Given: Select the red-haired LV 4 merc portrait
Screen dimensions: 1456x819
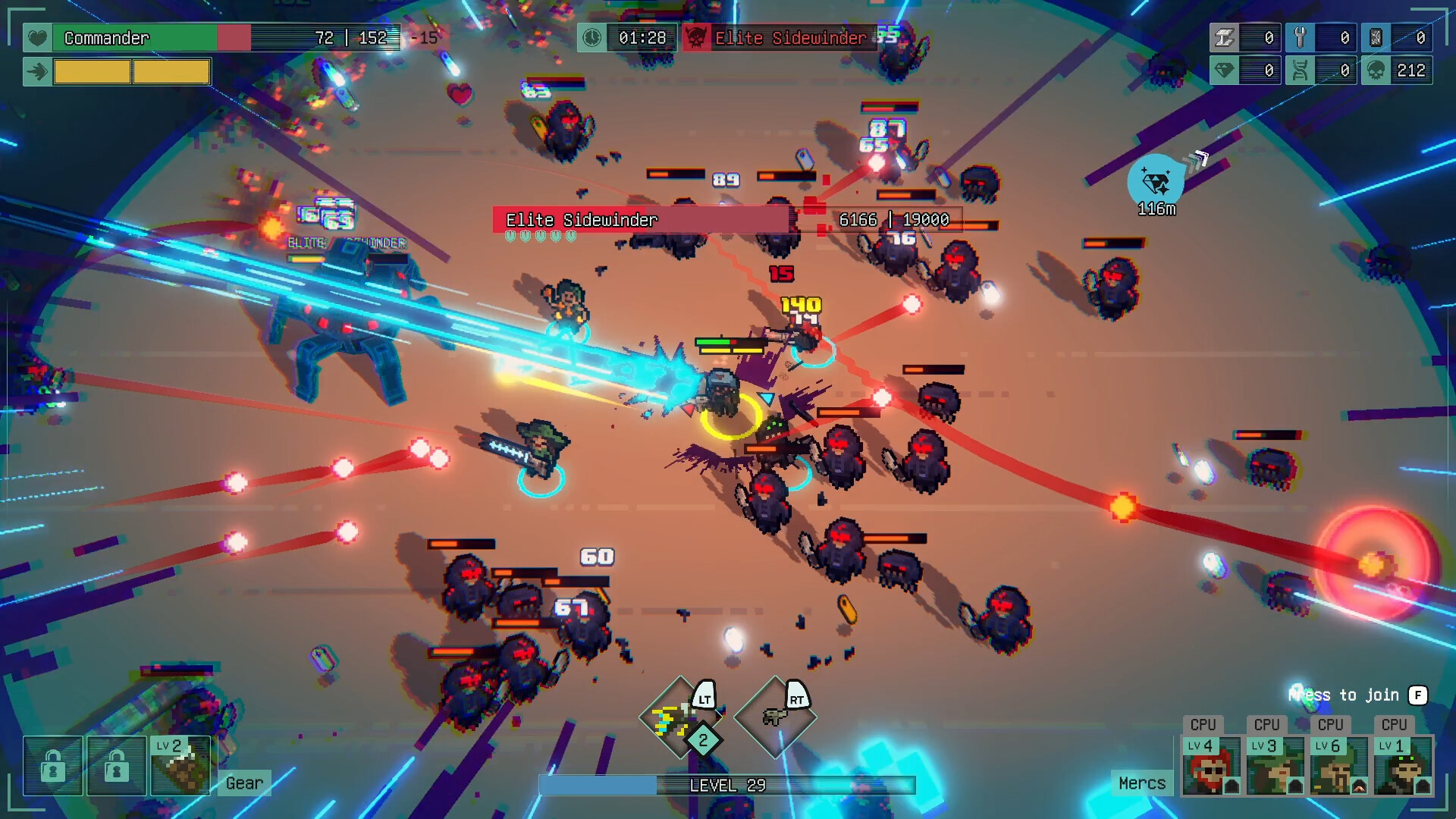Looking at the screenshot, I should click(1211, 766).
